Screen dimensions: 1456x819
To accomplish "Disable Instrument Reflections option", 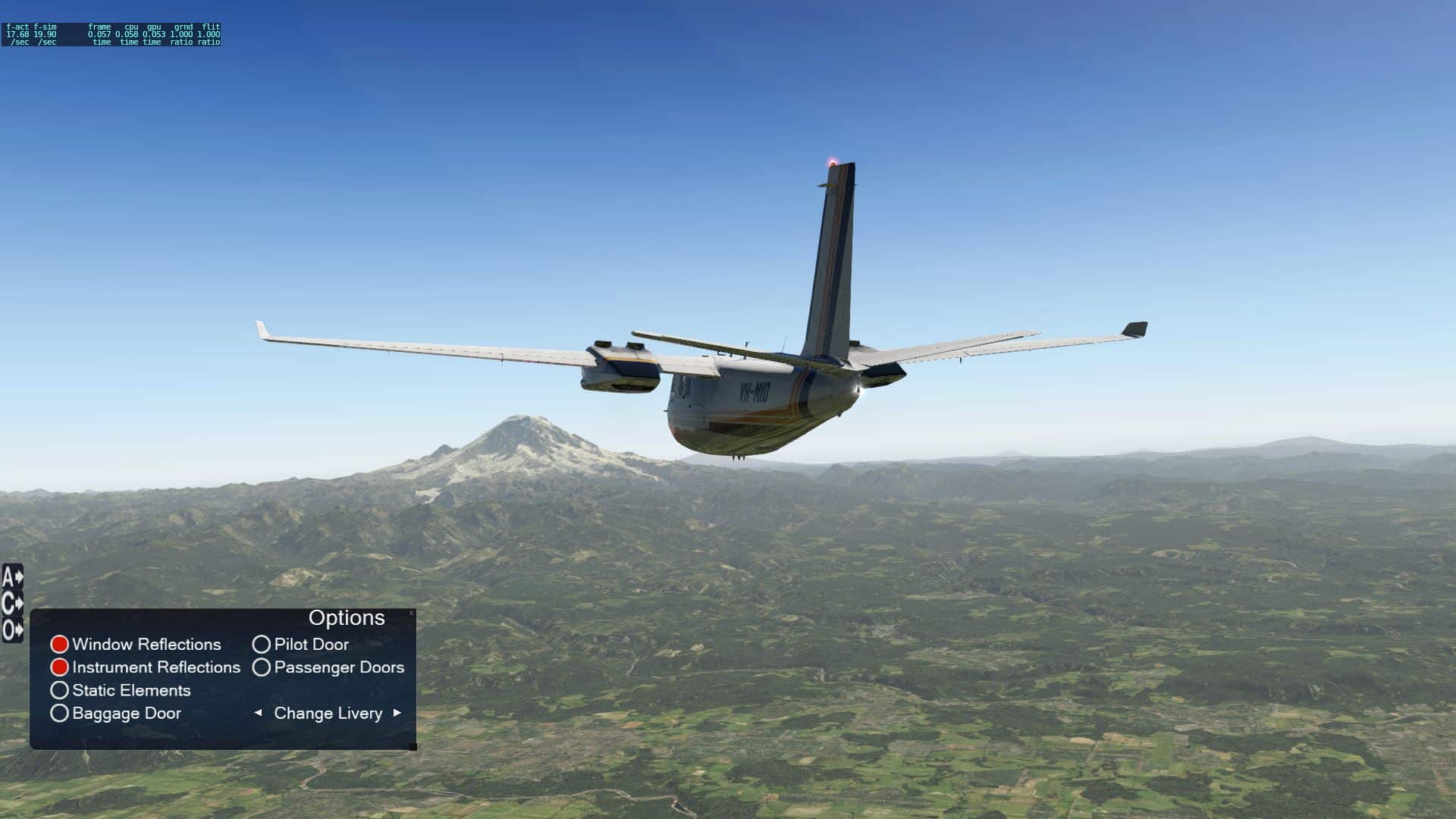I will (x=60, y=667).
